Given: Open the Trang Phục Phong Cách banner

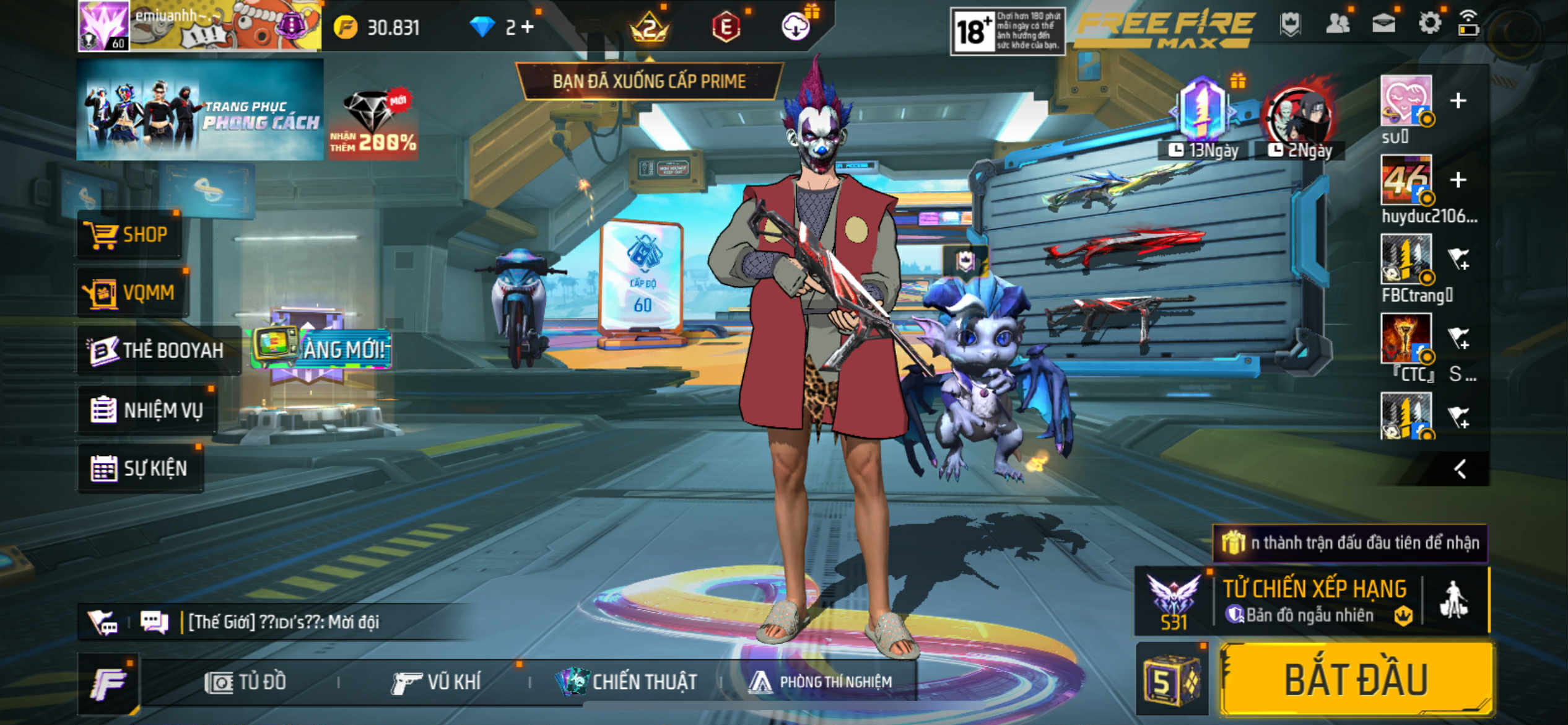Looking at the screenshot, I should tap(199, 110).
